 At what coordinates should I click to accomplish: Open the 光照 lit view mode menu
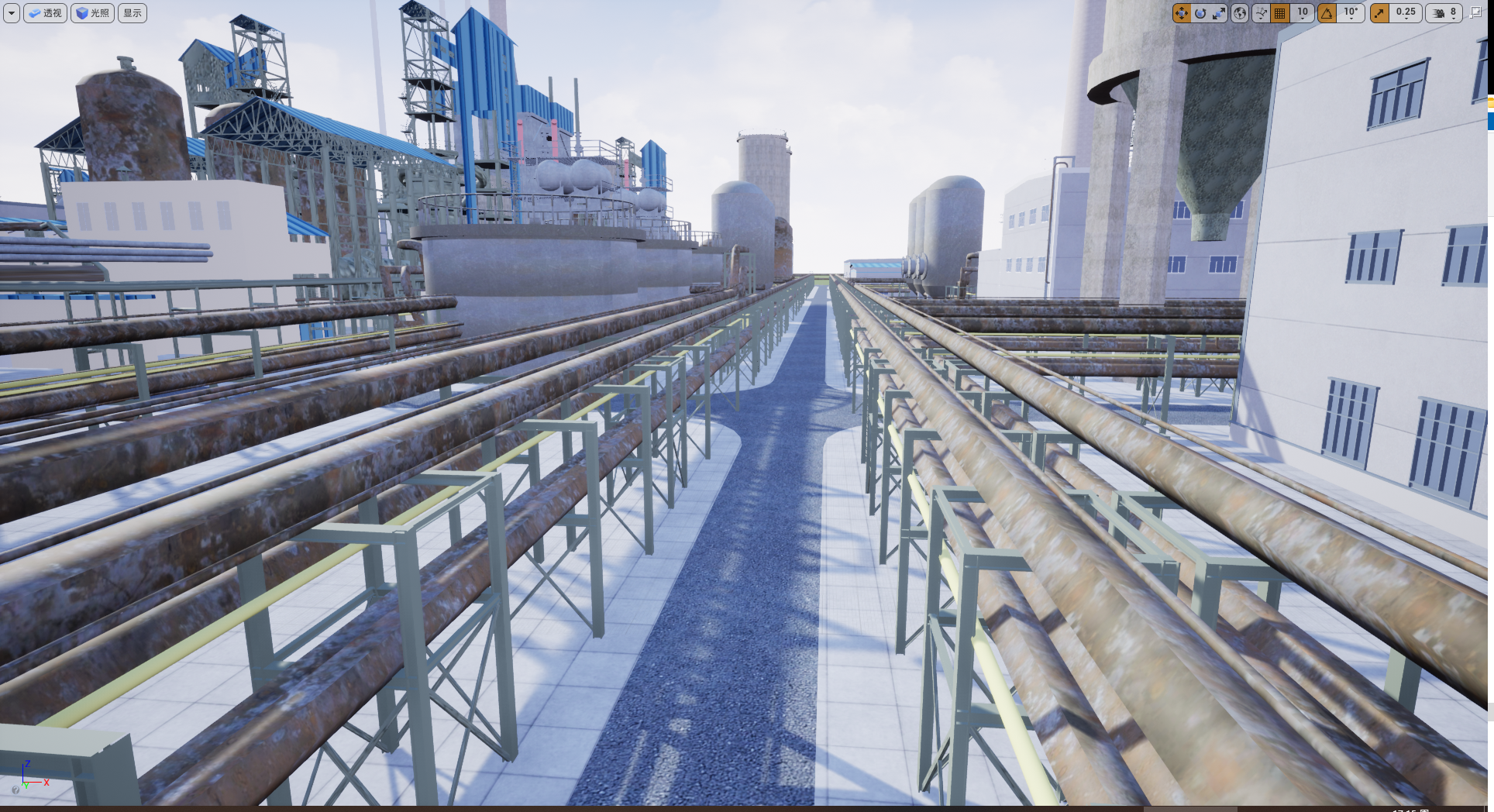tap(92, 13)
